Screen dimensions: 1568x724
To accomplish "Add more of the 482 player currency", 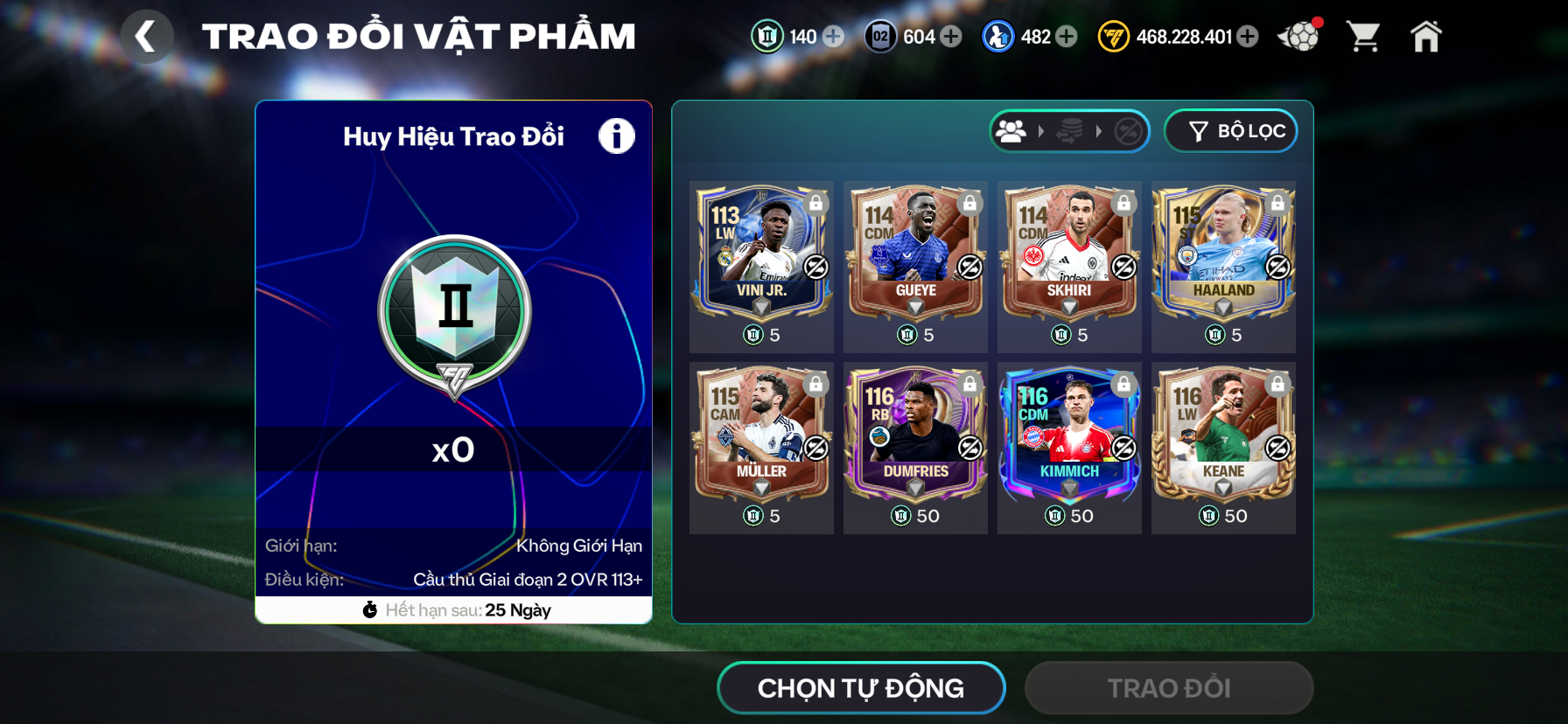I will point(1067,37).
